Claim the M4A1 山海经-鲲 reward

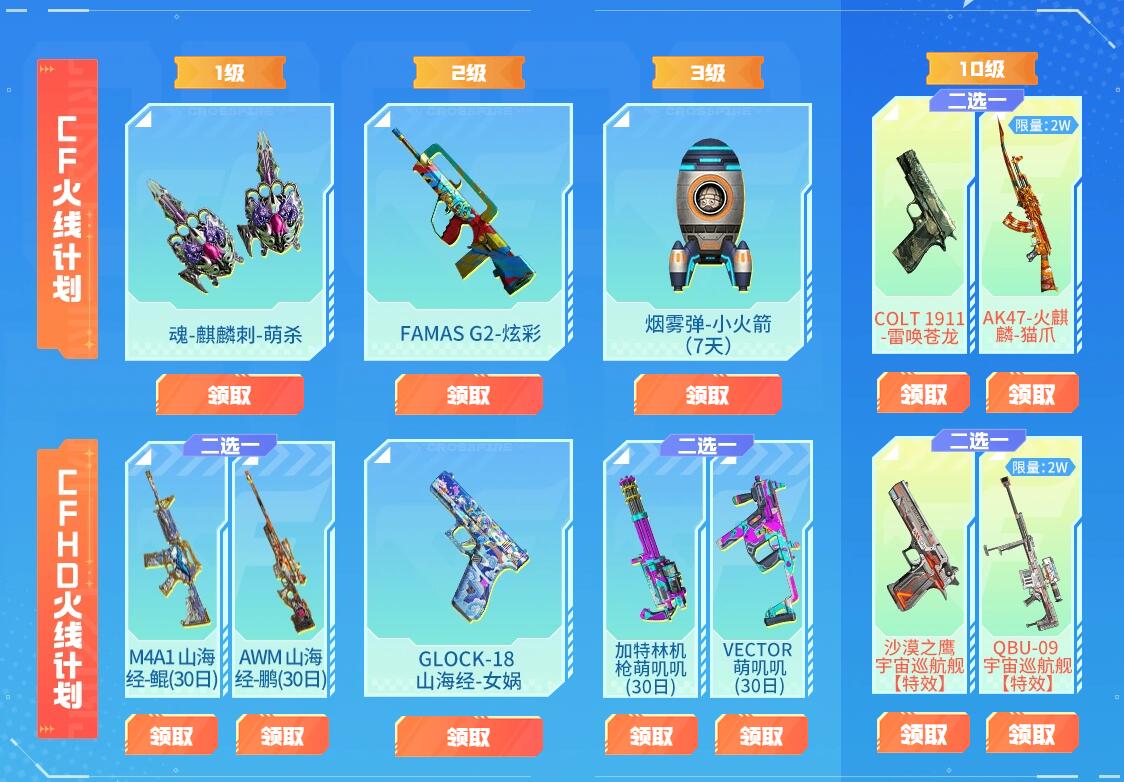(172, 736)
